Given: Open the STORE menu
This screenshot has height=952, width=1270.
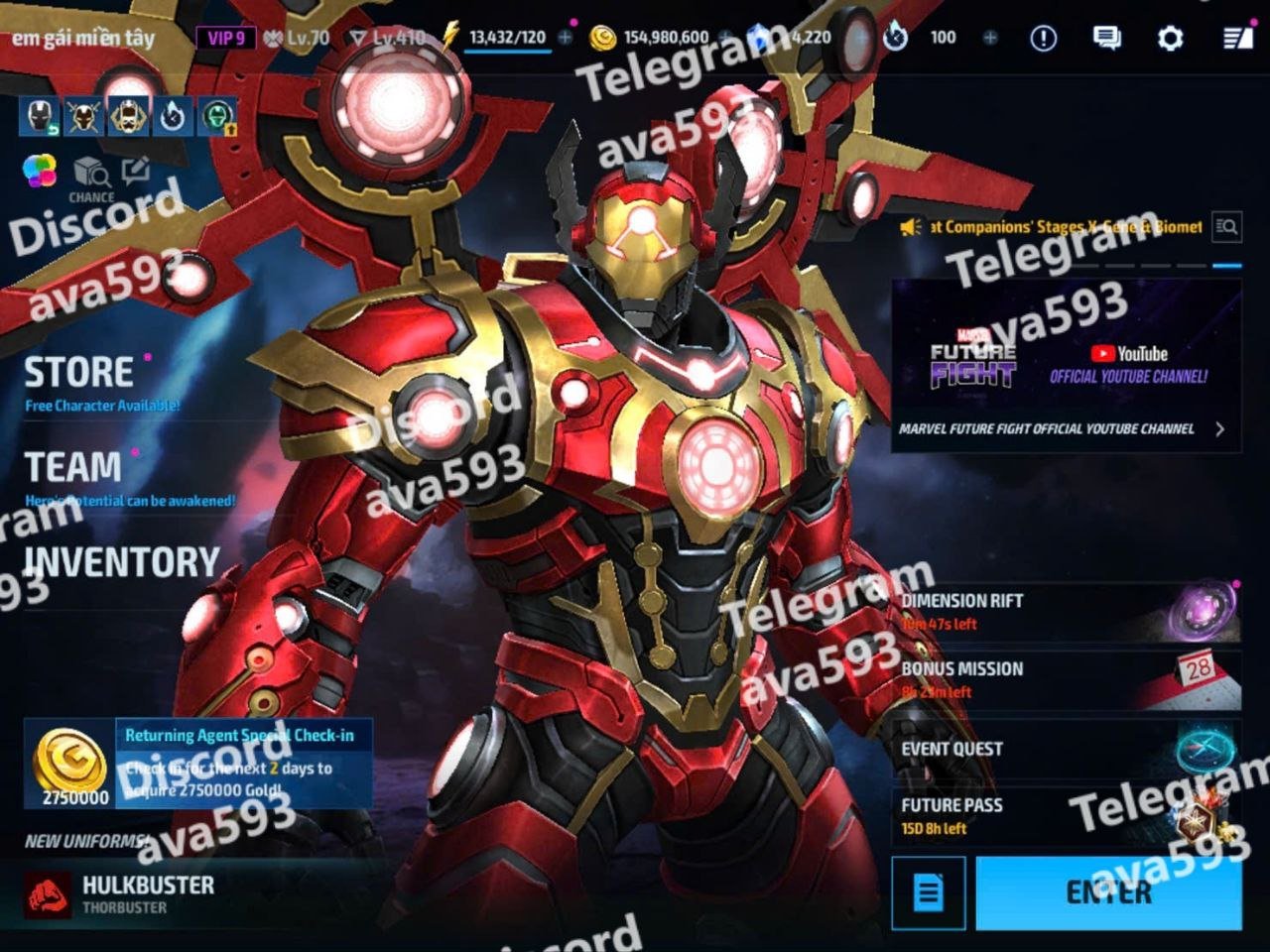Looking at the screenshot, I should [79, 373].
